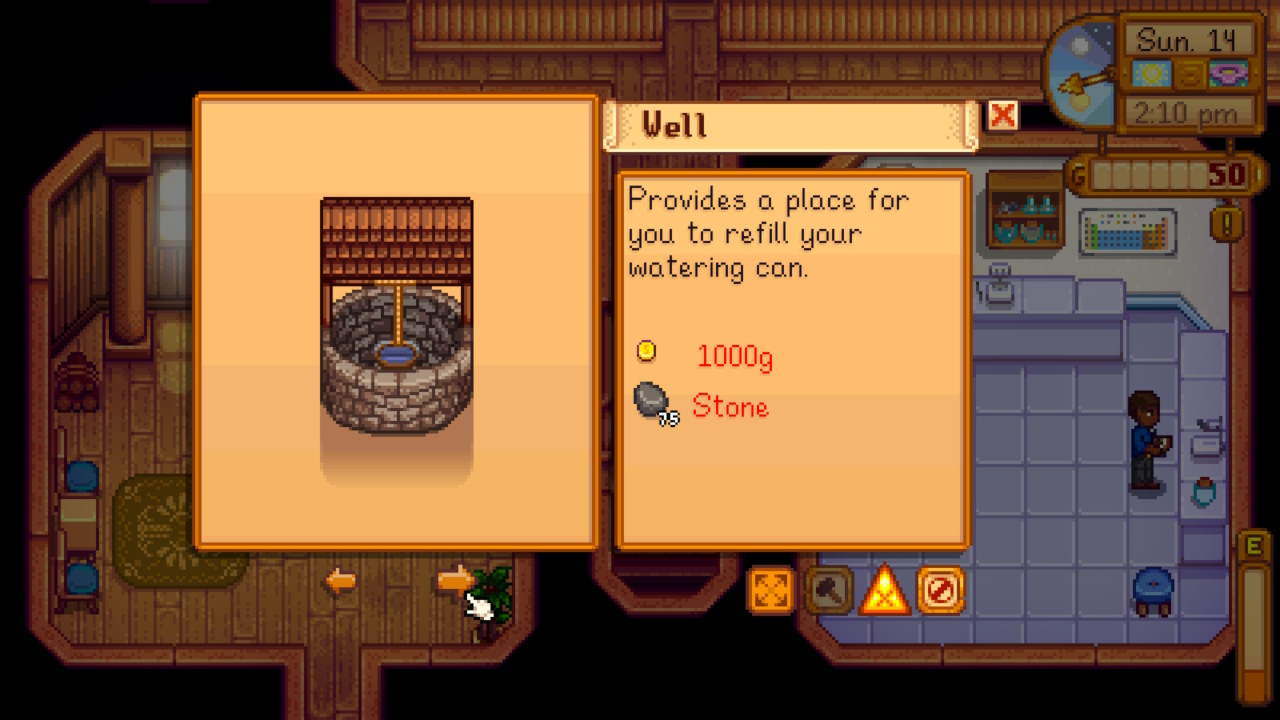Image resolution: width=1280 pixels, height=720 pixels.
Task: Build the Well with the hammer button
Action: pyautogui.click(x=828, y=590)
